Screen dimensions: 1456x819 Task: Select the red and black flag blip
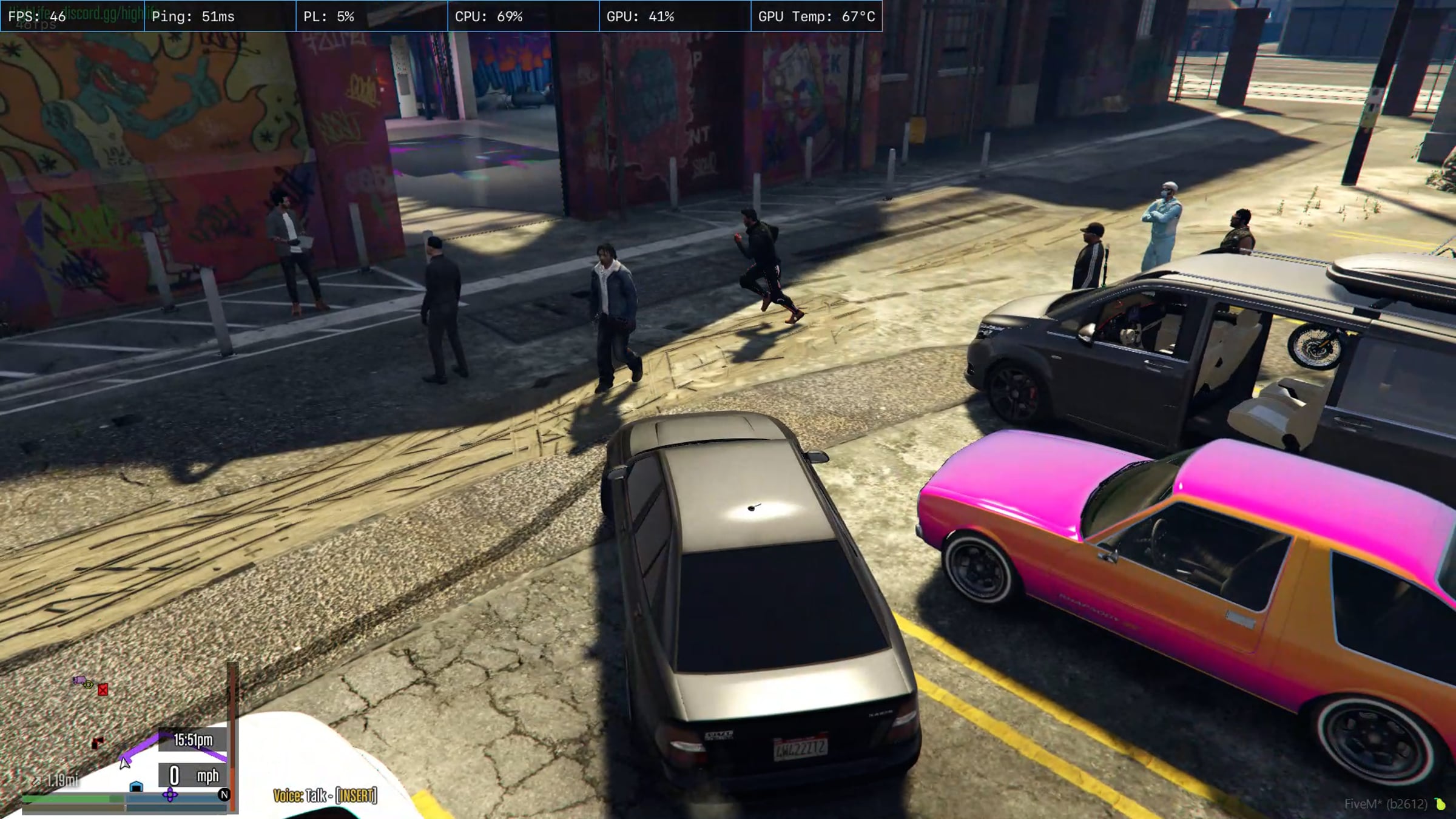pyautogui.click(x=98, y=743)
